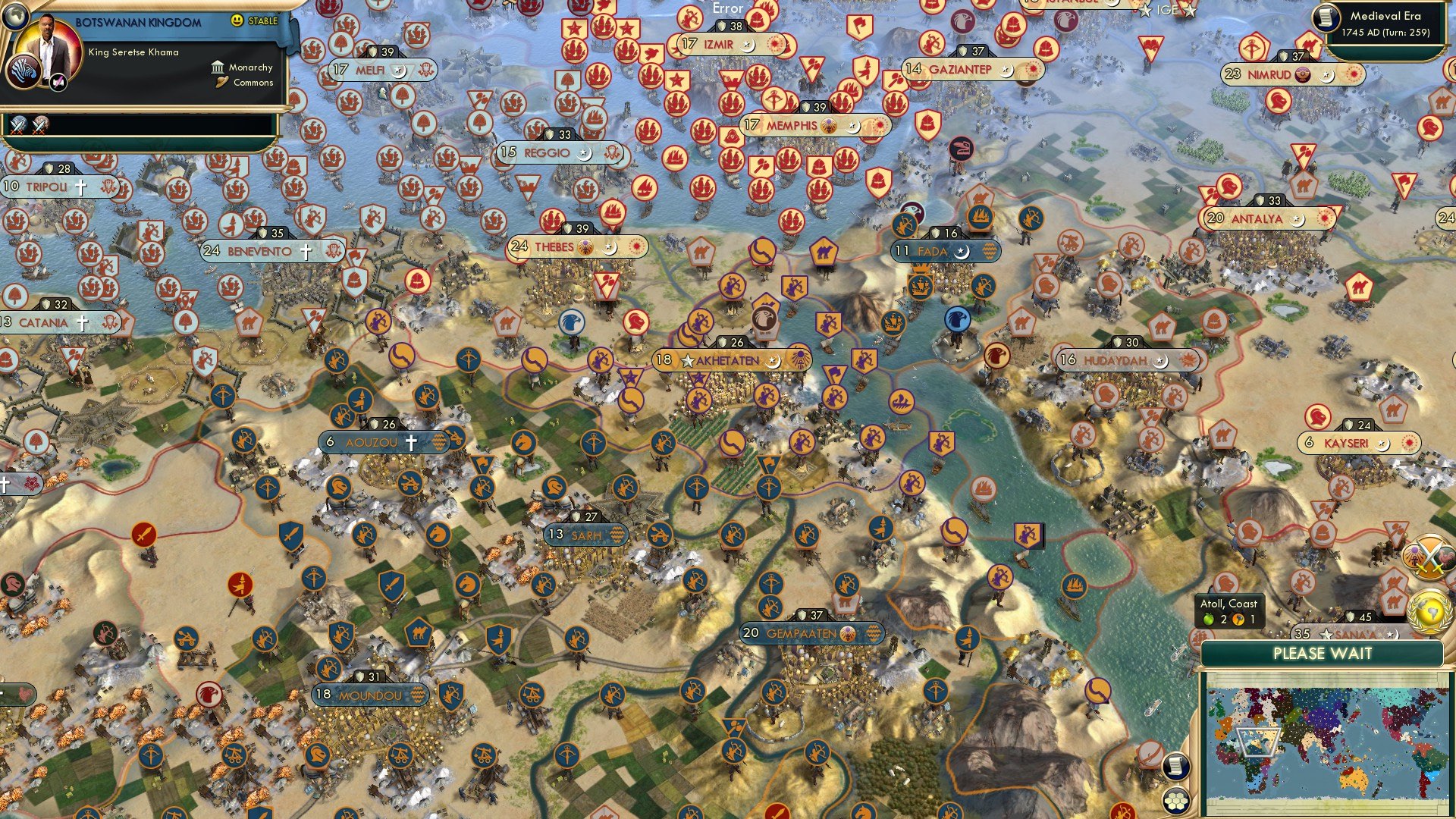The height and width of the screenshot is (819, 1456).
Task: Click the sun religion icon beside Izmir
Action: (x=775, y=45)
